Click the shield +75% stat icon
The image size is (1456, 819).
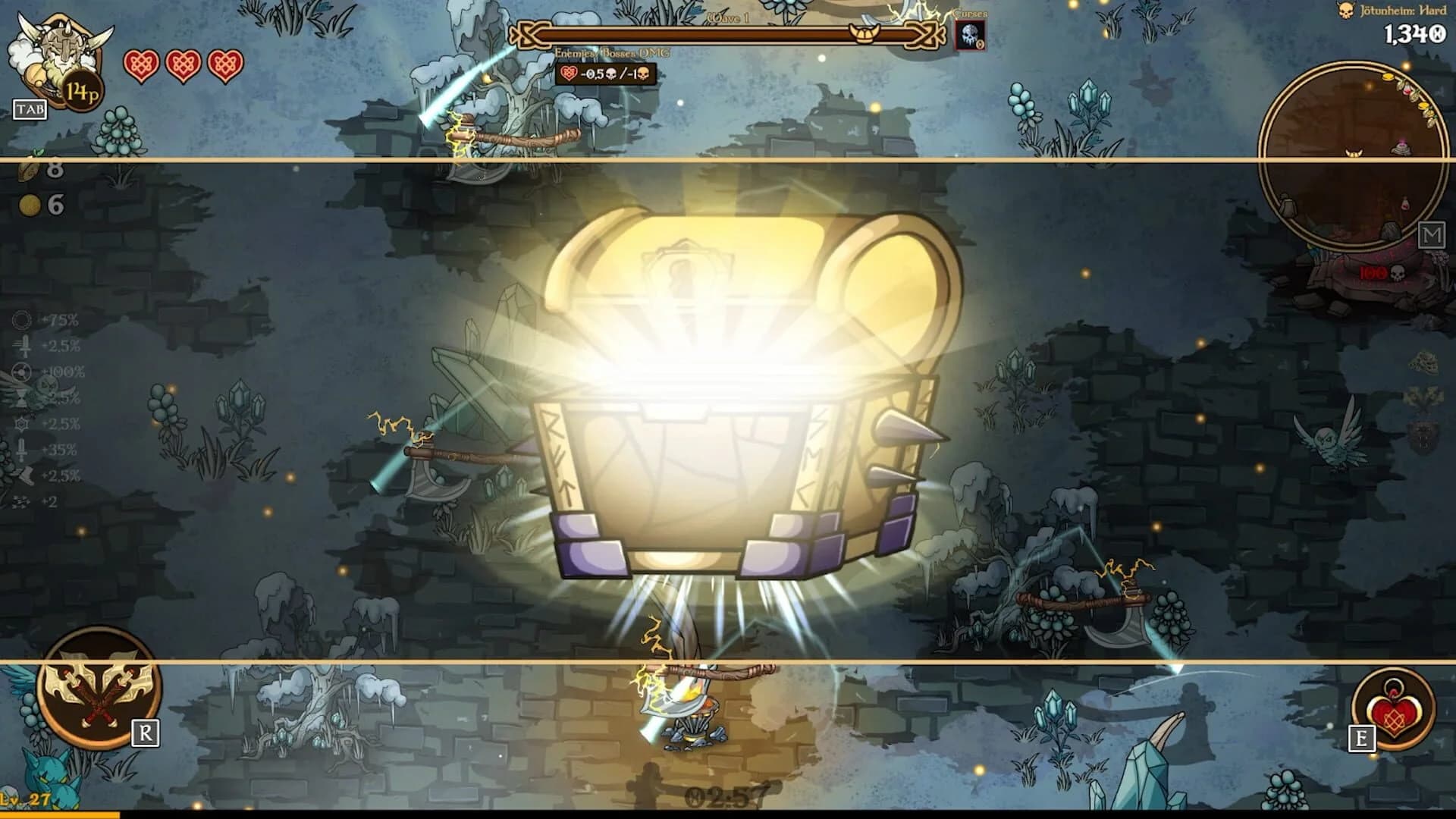click(23, 320)
